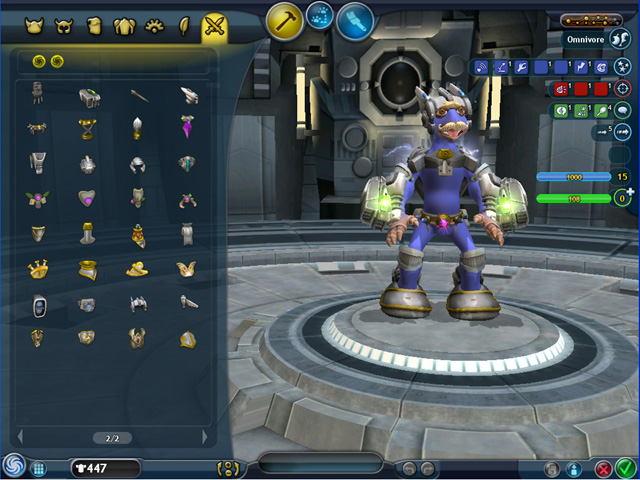Go to the next parts page
640x480 pixels.
(x=206, y=437)
